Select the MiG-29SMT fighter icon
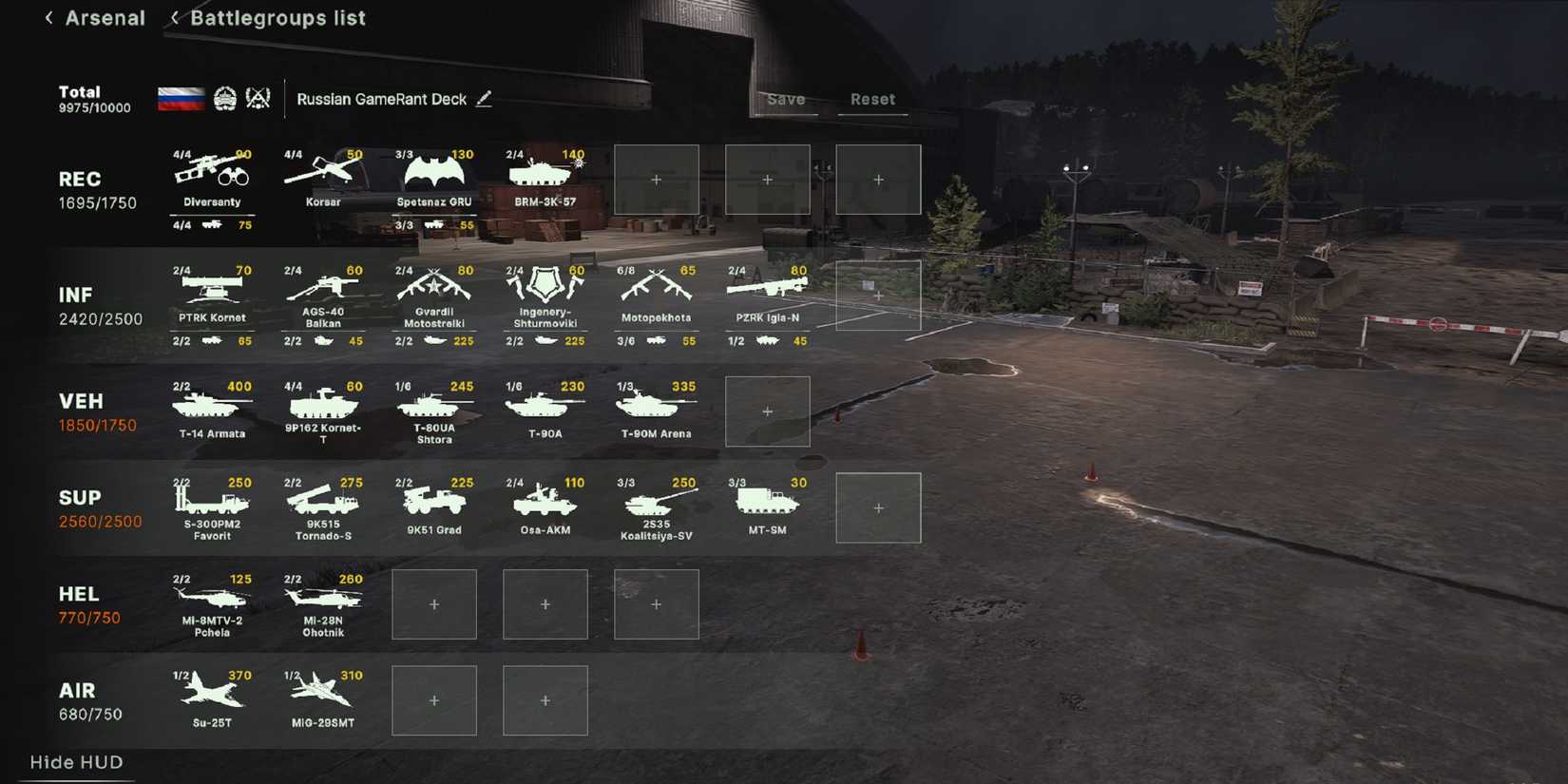 point(323,694)
